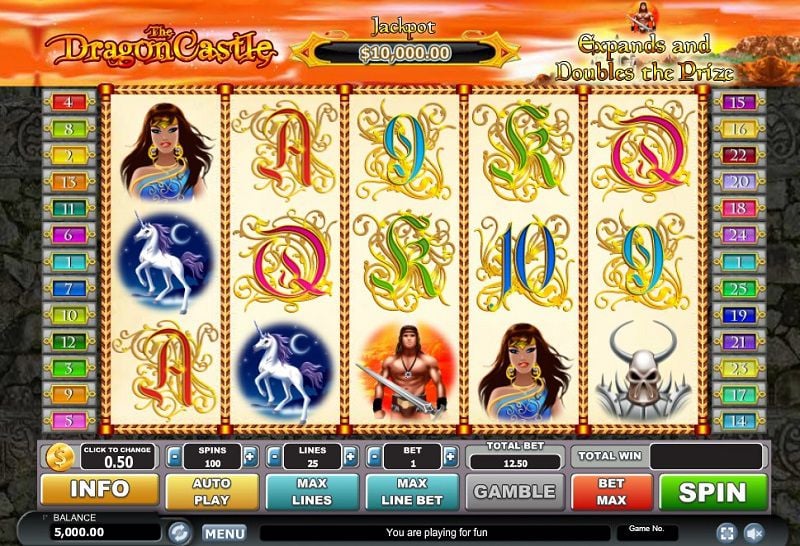The height and width of the screenshot is (546, 800).
Task: Click the gold coin value icon
Action: click(x=59, y=457)
